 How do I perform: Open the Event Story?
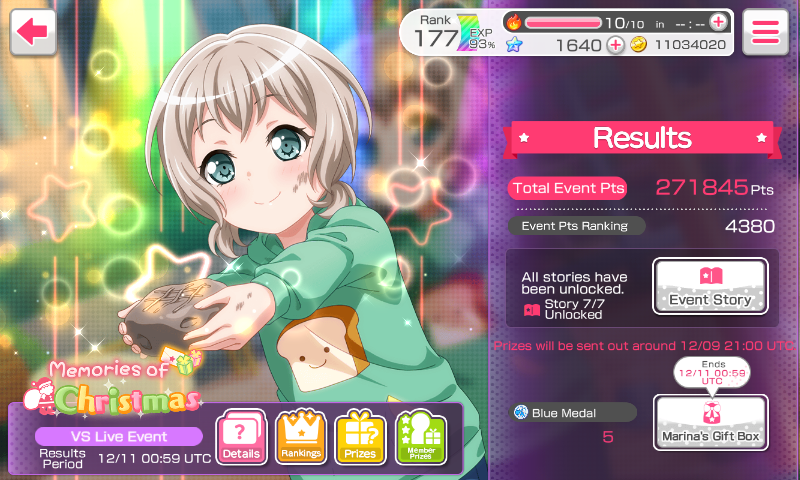(710, 286)
